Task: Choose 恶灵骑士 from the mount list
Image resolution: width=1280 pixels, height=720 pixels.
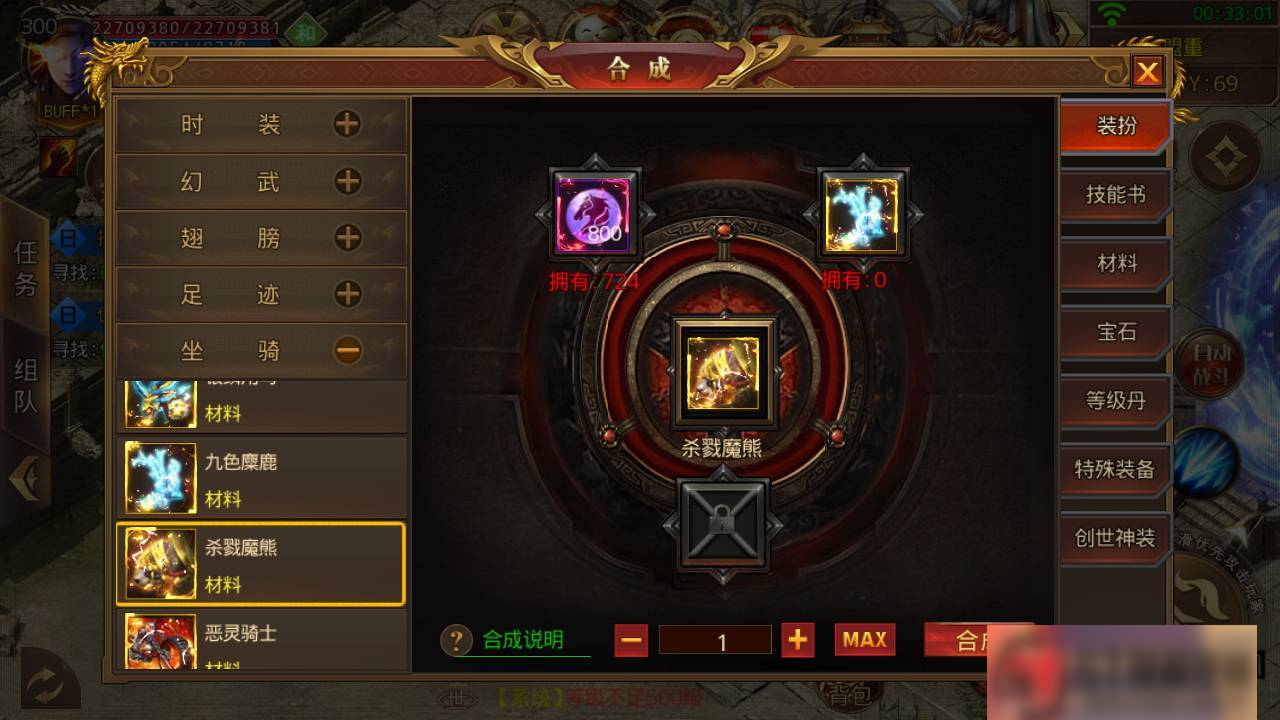Action: click(261, 640)
